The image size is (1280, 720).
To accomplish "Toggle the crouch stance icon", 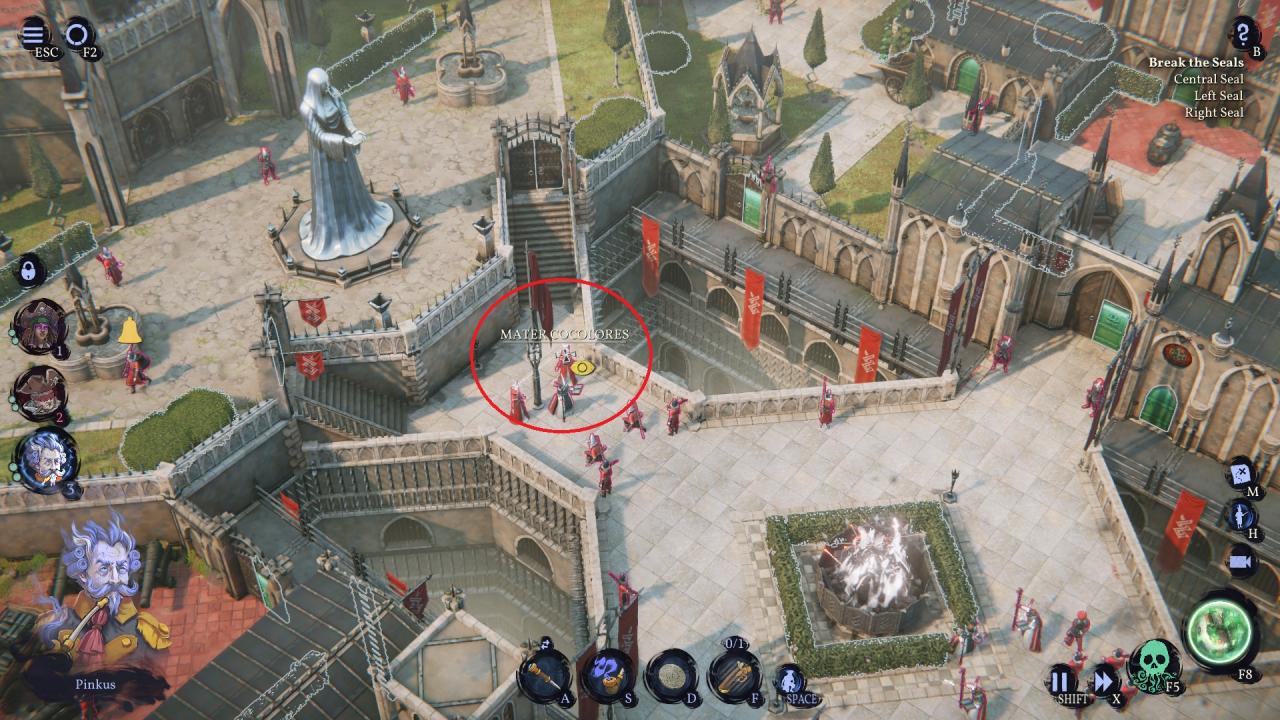I will pos(790,680).
